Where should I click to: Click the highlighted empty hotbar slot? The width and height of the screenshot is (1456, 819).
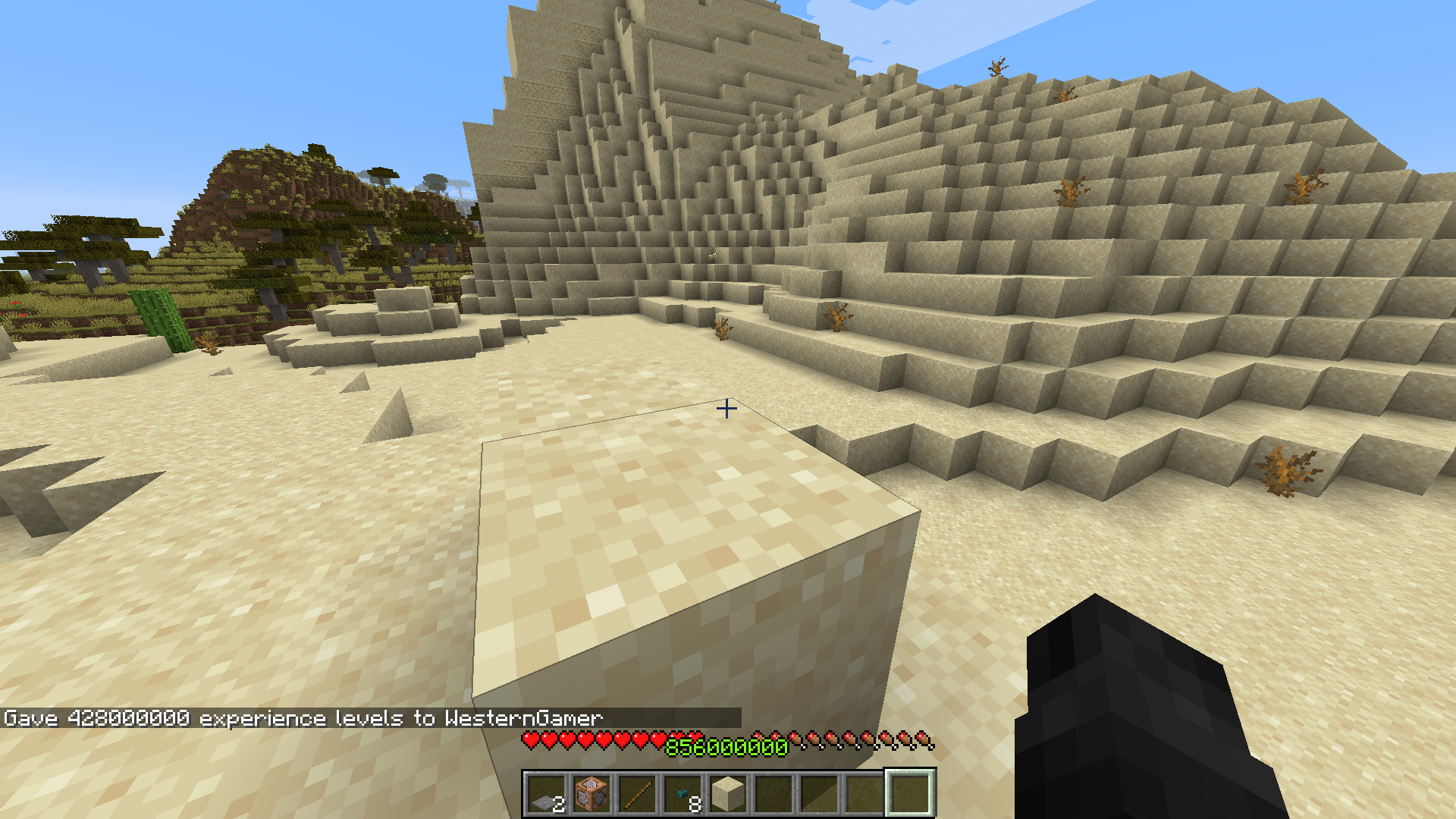coord(910,794)
